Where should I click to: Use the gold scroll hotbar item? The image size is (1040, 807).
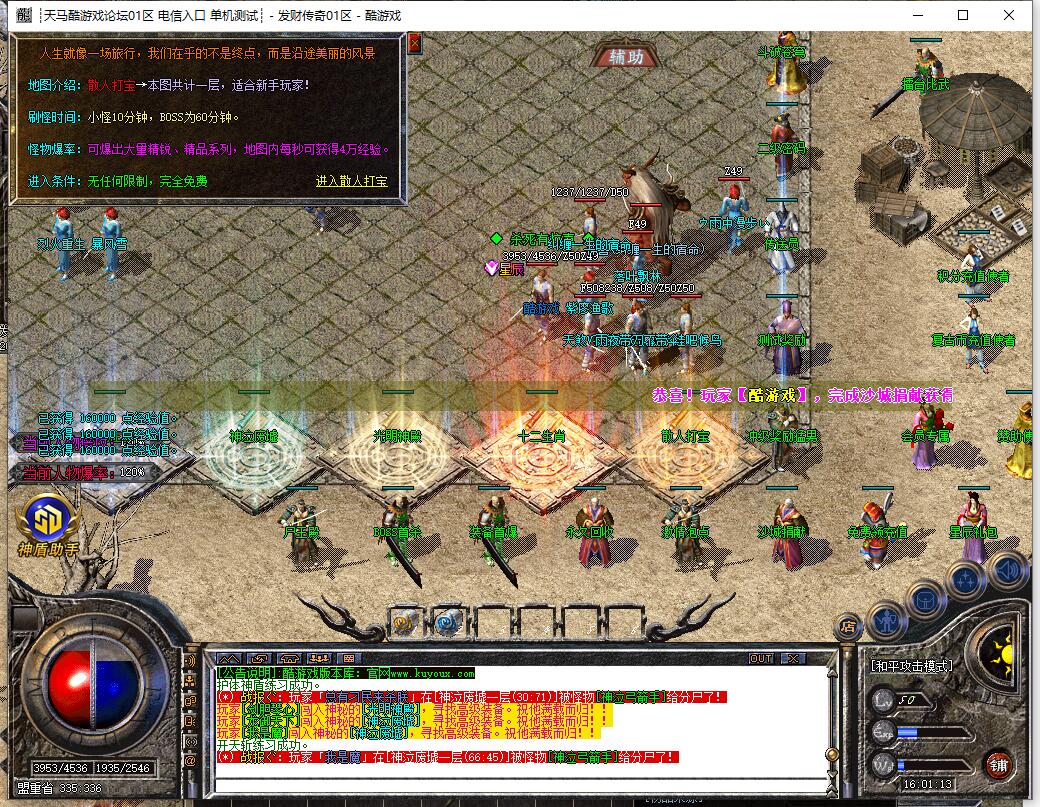tap(404, 623)
